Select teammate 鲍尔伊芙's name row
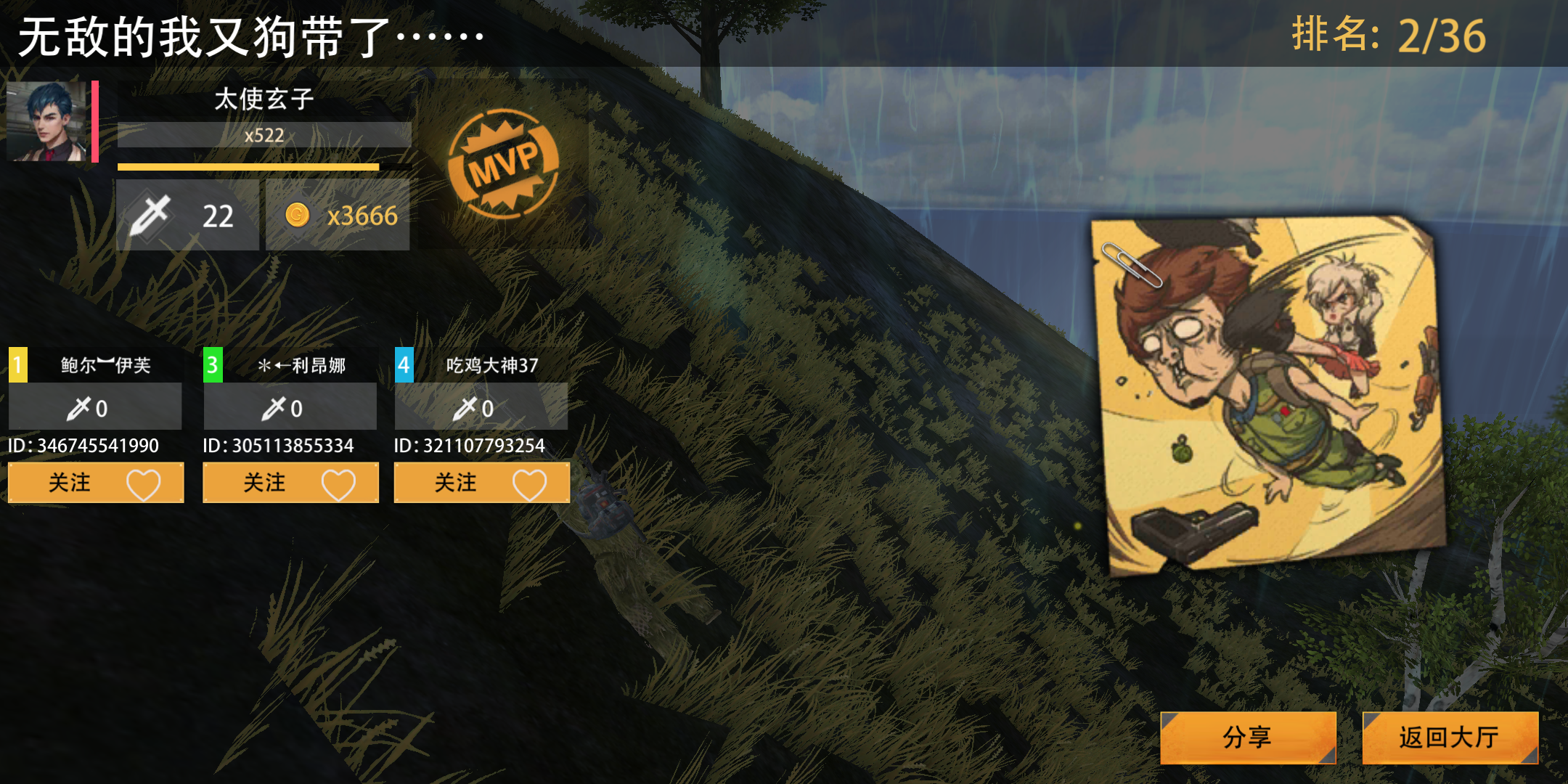 point(105,364)
